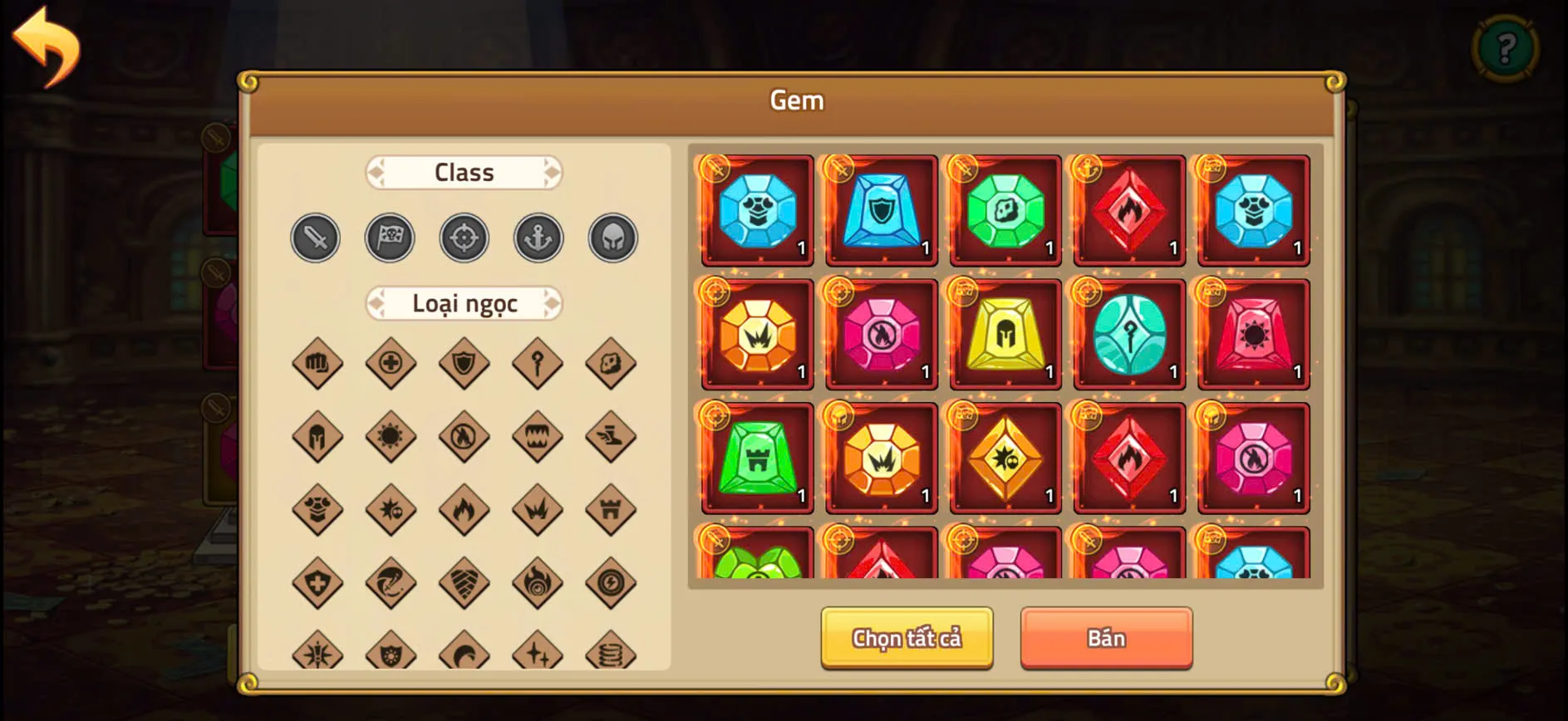Select the pirate flag class filter icon

[x=390, y=237]
